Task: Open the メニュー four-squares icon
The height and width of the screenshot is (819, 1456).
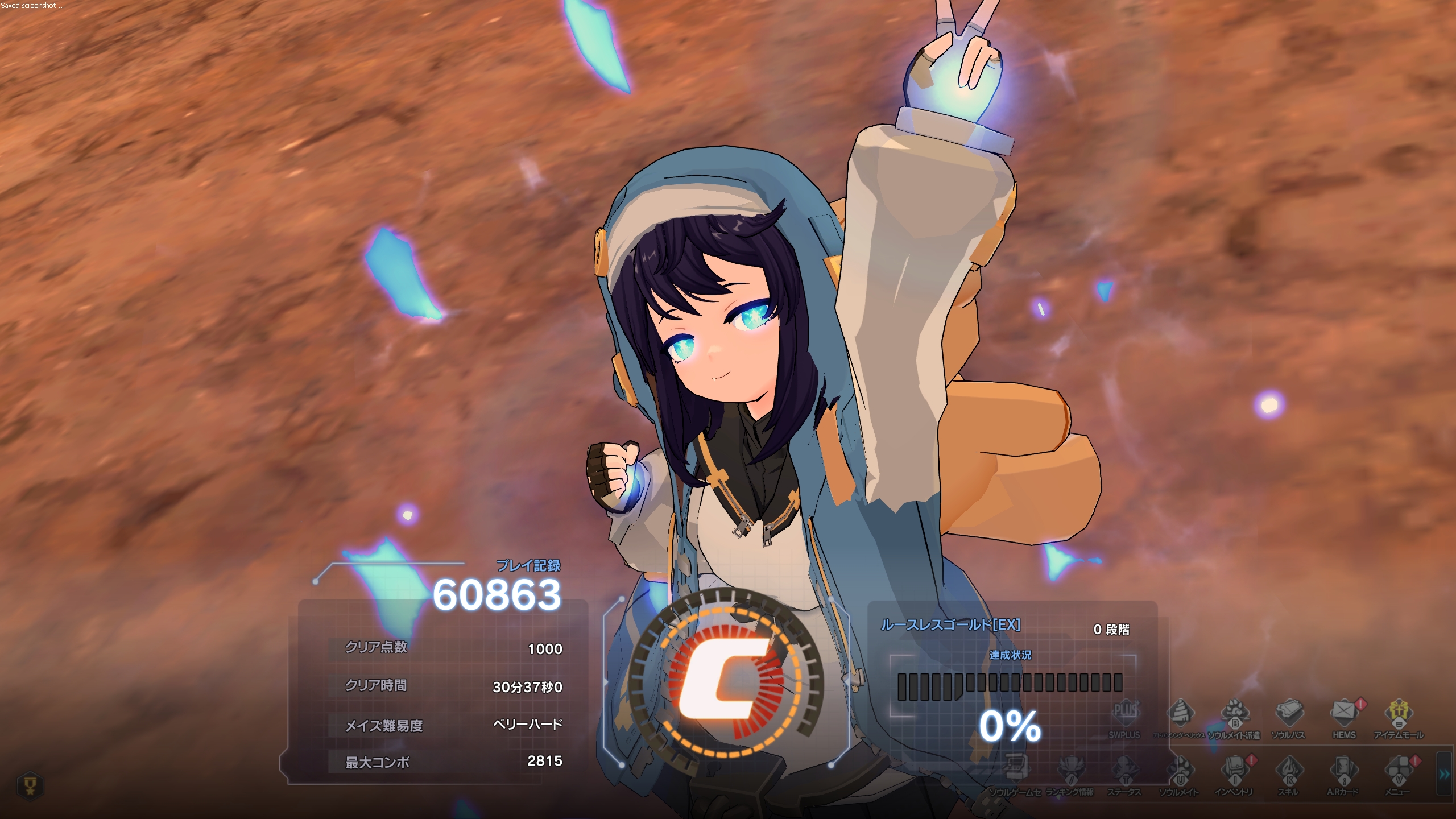Action: pos(1399,769)
